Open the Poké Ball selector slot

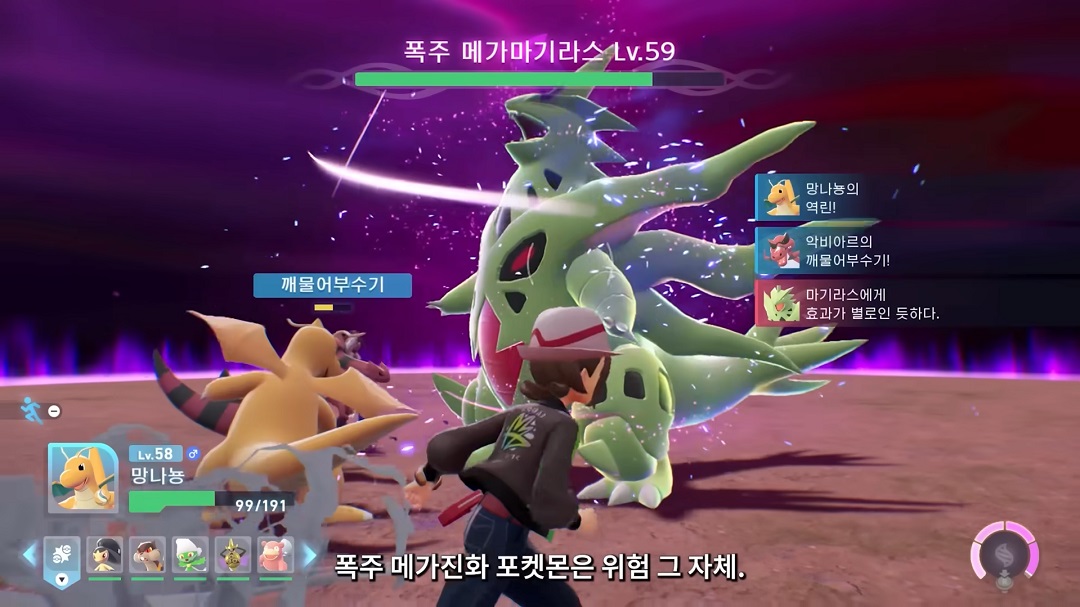click(62, 557)
